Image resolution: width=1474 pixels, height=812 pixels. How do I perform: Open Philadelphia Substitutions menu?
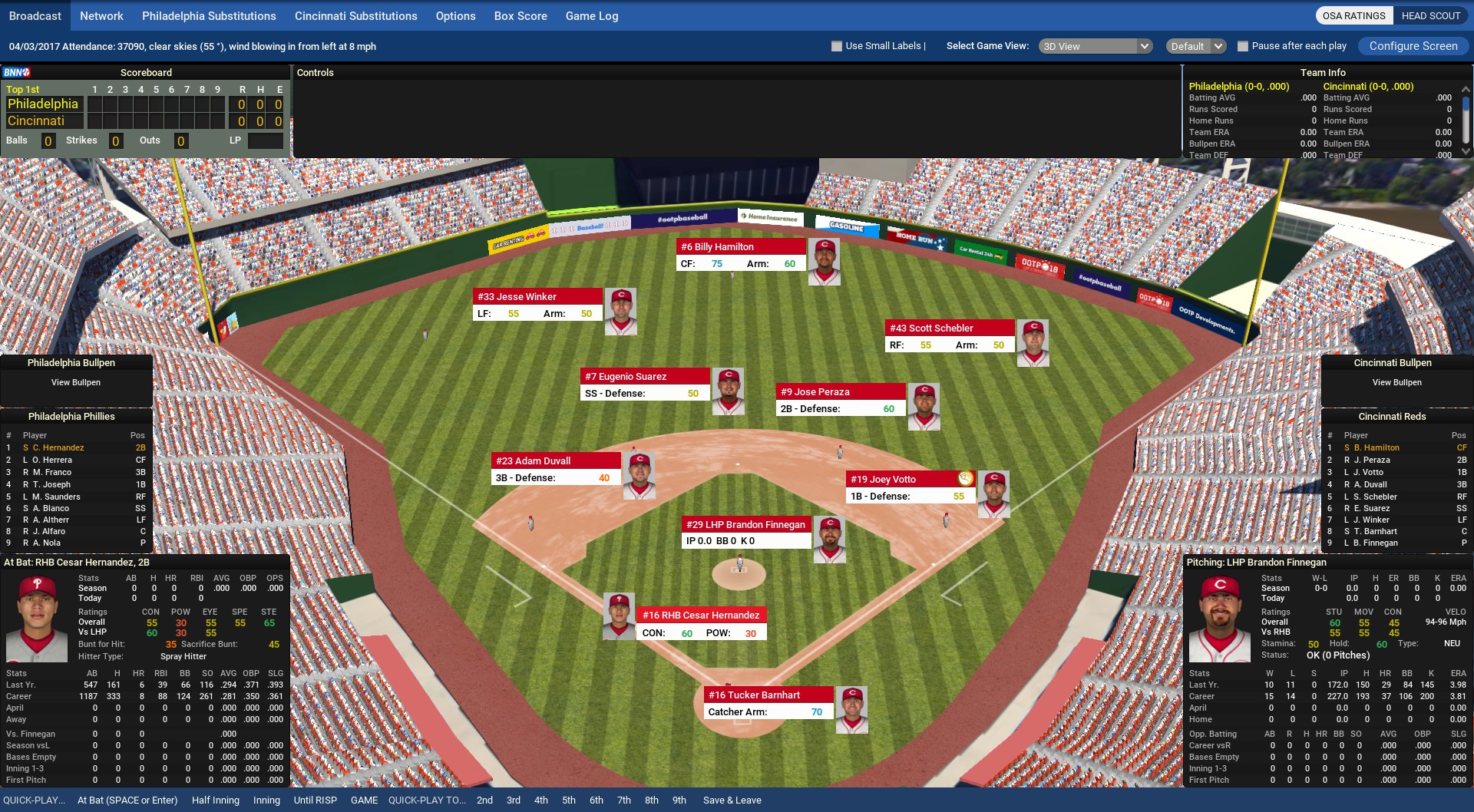(209, 16)
